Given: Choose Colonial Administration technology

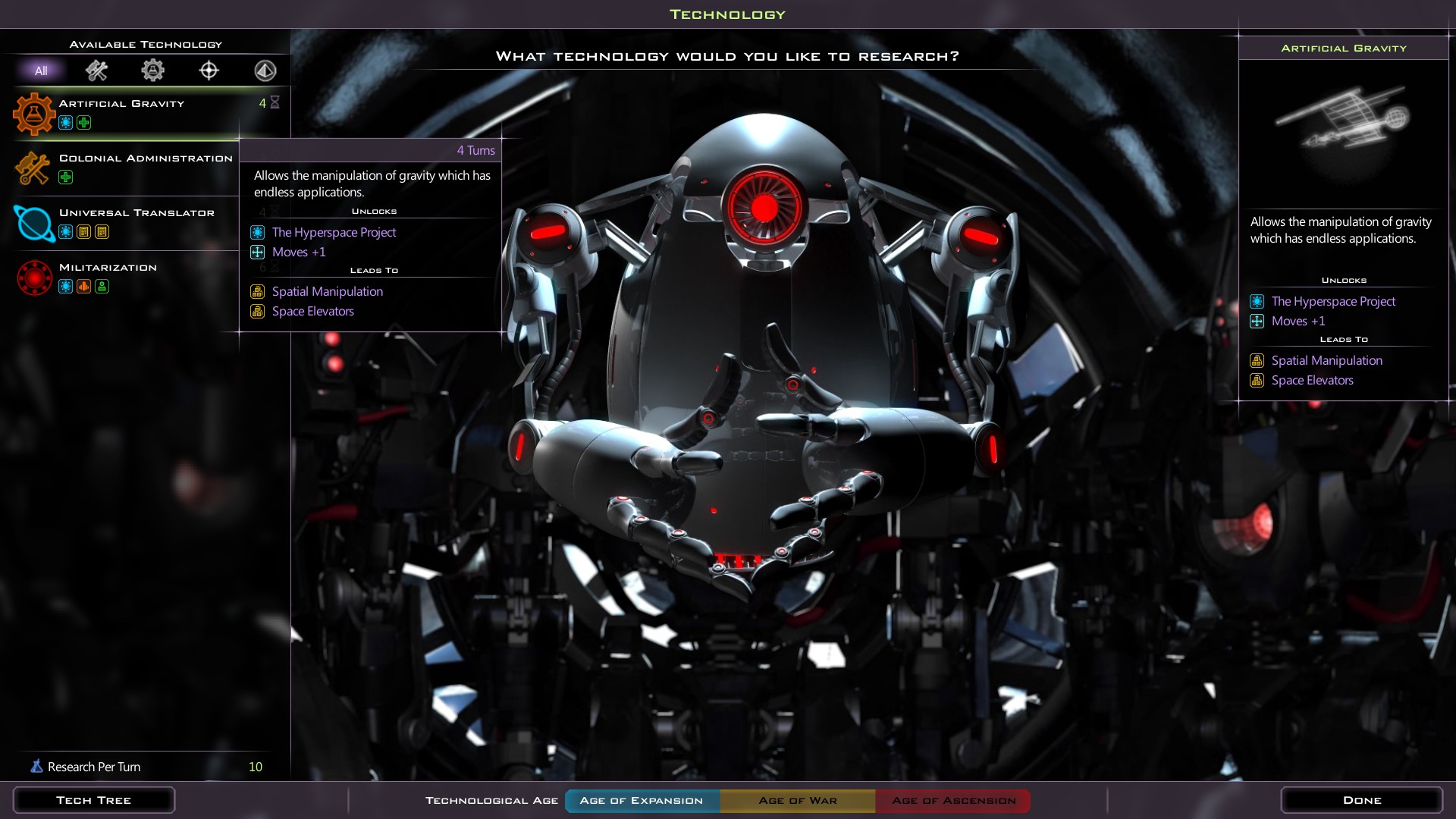Looking at the screenshot, I should pos(146,158).
